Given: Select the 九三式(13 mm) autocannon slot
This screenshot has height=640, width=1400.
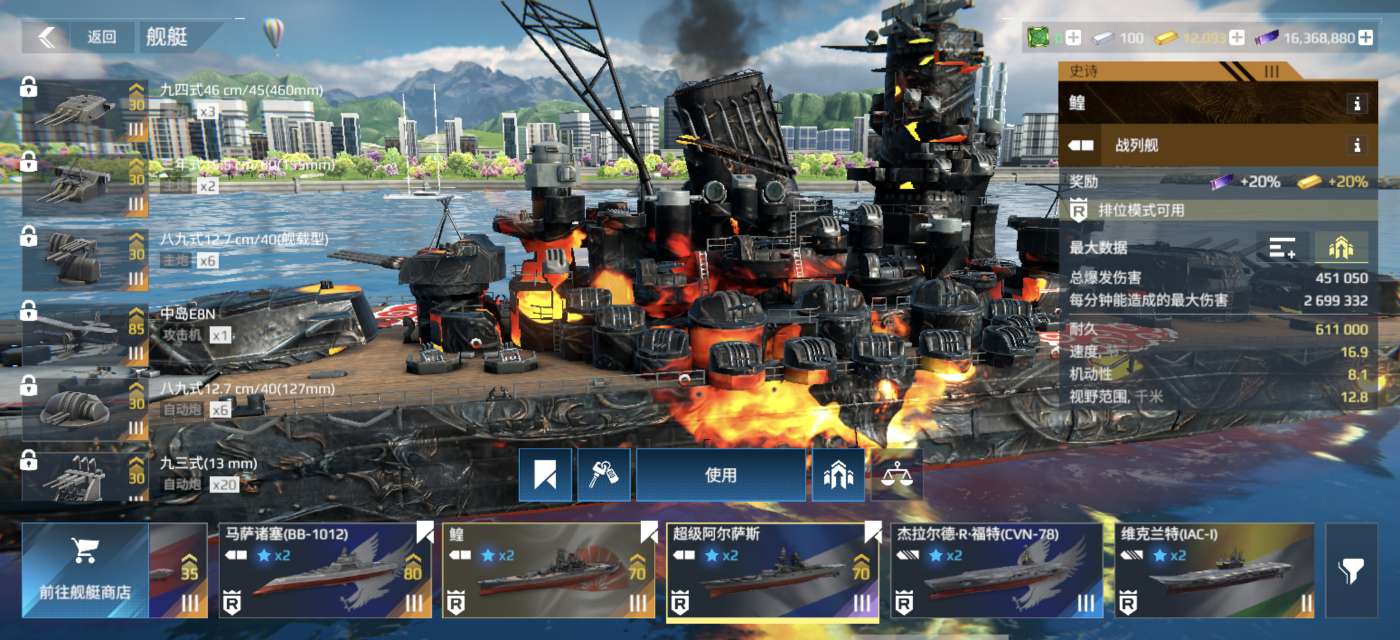Looking at the screenshot, I should 85,477.
